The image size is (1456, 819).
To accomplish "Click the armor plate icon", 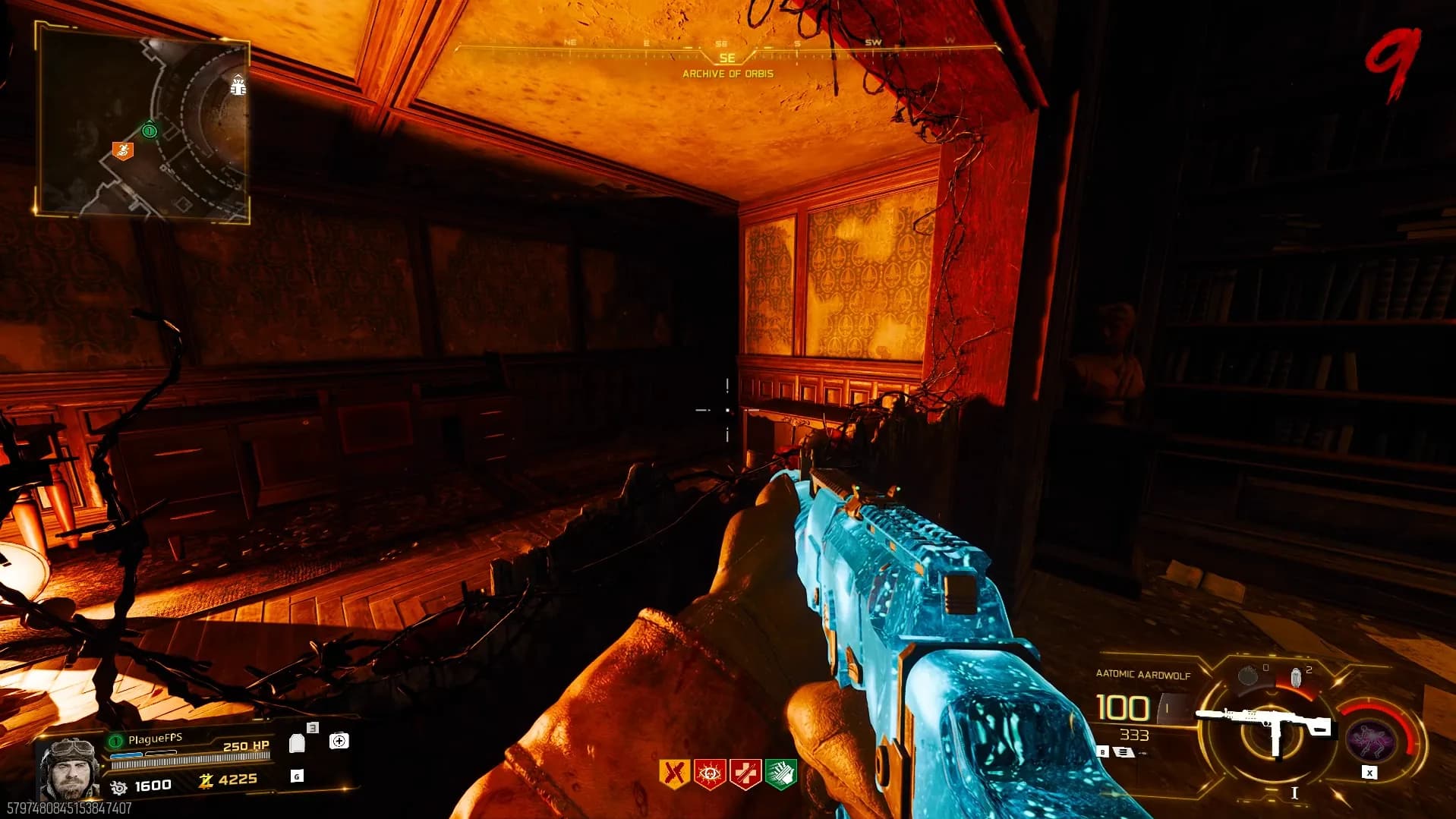I will point(298,743).
